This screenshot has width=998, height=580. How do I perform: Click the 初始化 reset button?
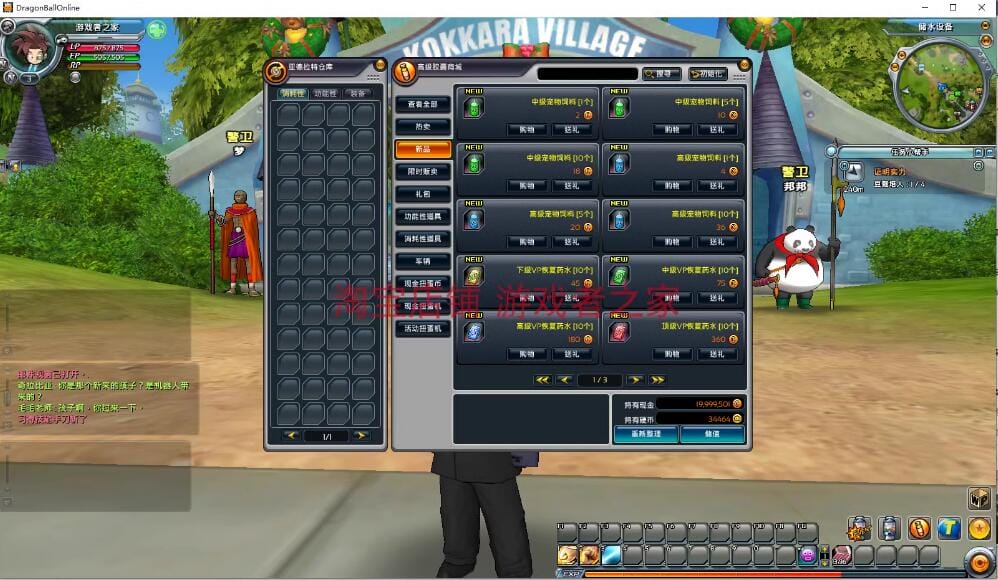(x=708, y=74)
